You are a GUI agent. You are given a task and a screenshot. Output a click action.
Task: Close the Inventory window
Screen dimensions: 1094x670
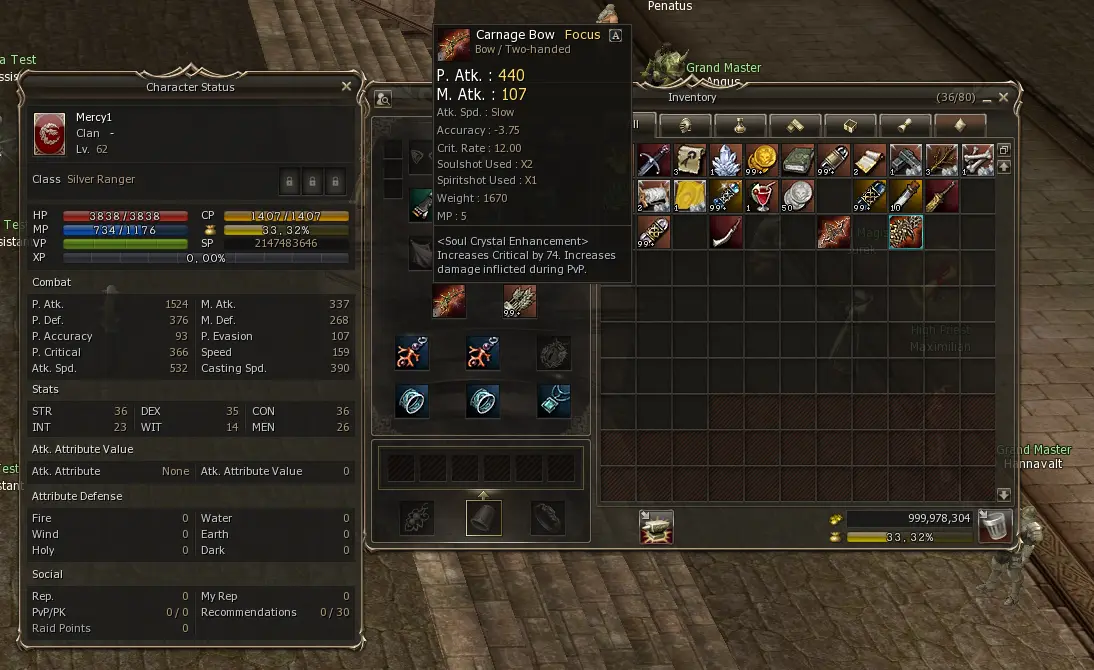[1004, 97]
